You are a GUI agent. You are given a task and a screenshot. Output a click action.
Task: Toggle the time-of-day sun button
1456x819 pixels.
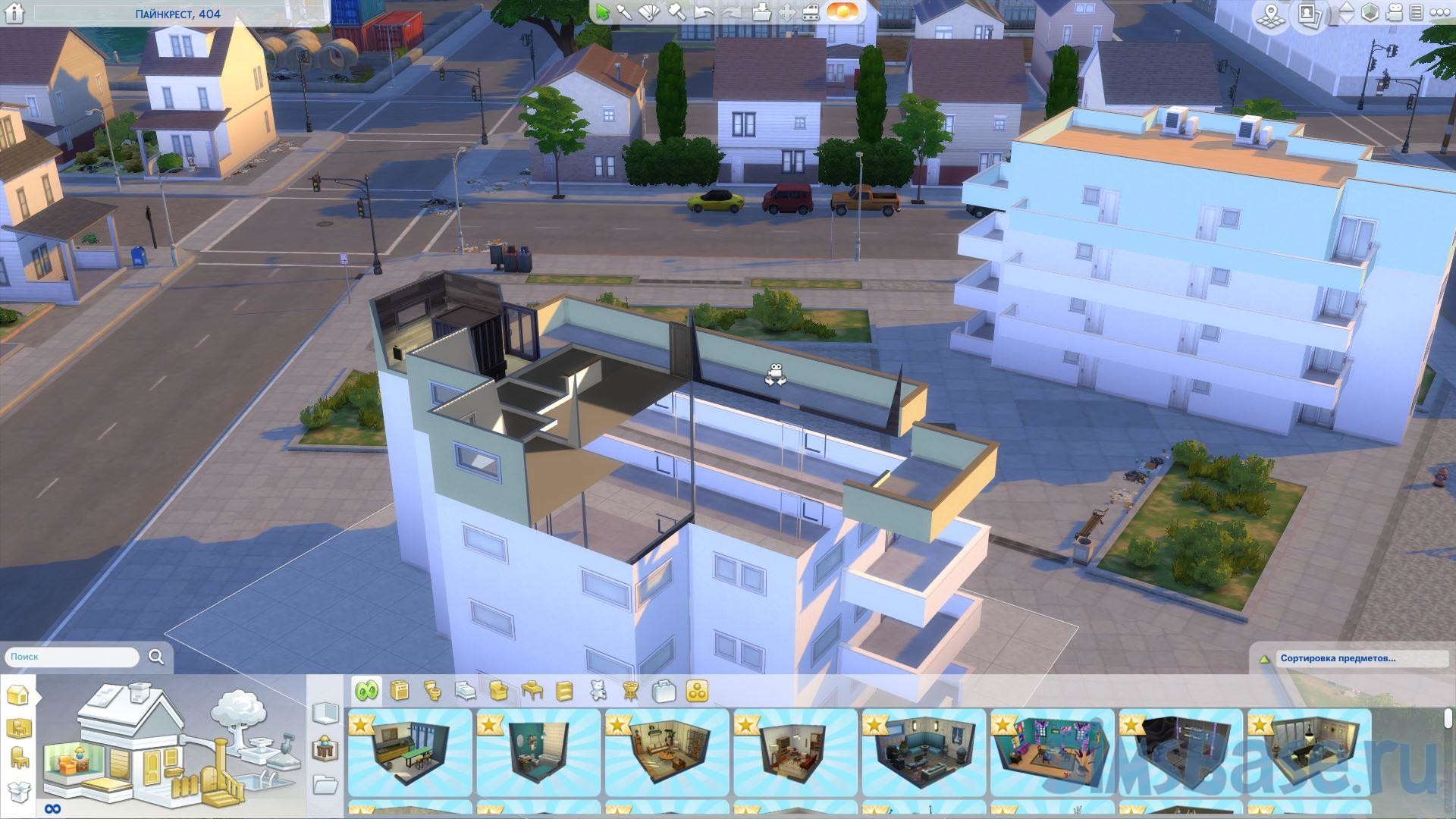839,13
